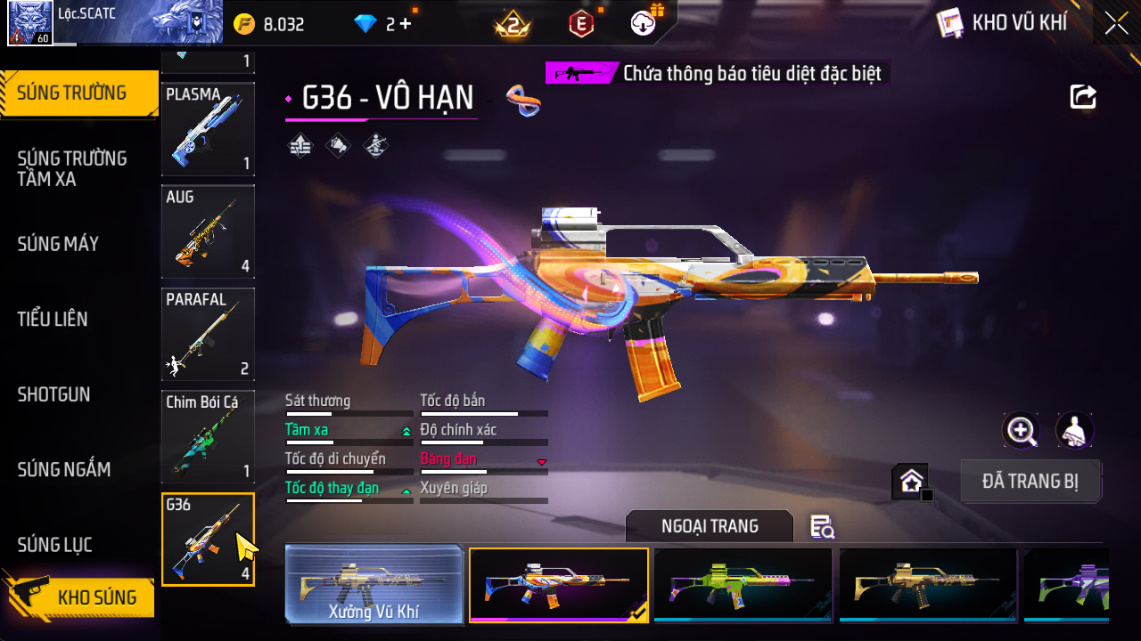Choose the AUG weapon tile
Screen dimensions: 1141x641
[x=208, y=232]
